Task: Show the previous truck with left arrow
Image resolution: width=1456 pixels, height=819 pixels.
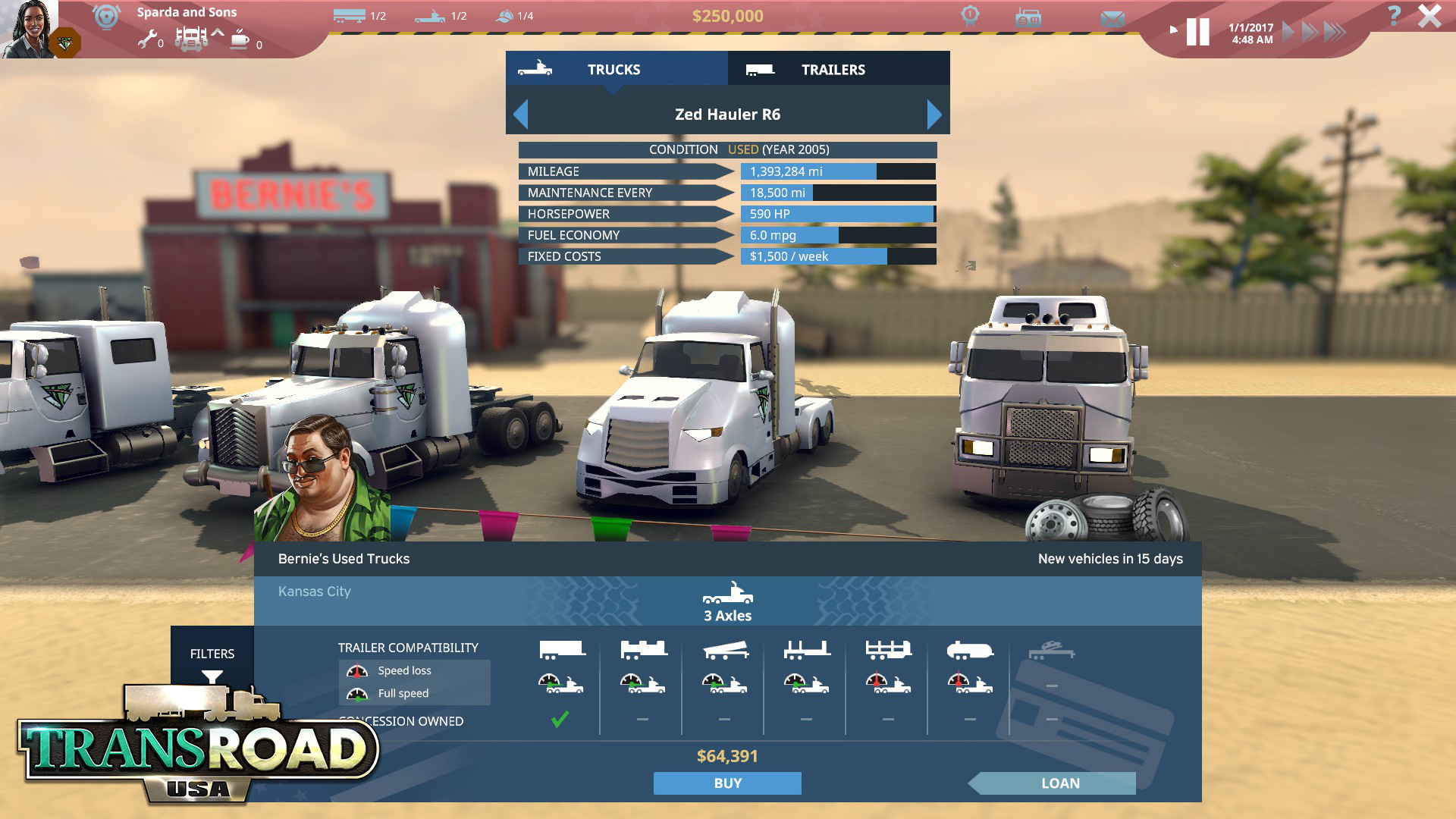Action: point(520,115)
